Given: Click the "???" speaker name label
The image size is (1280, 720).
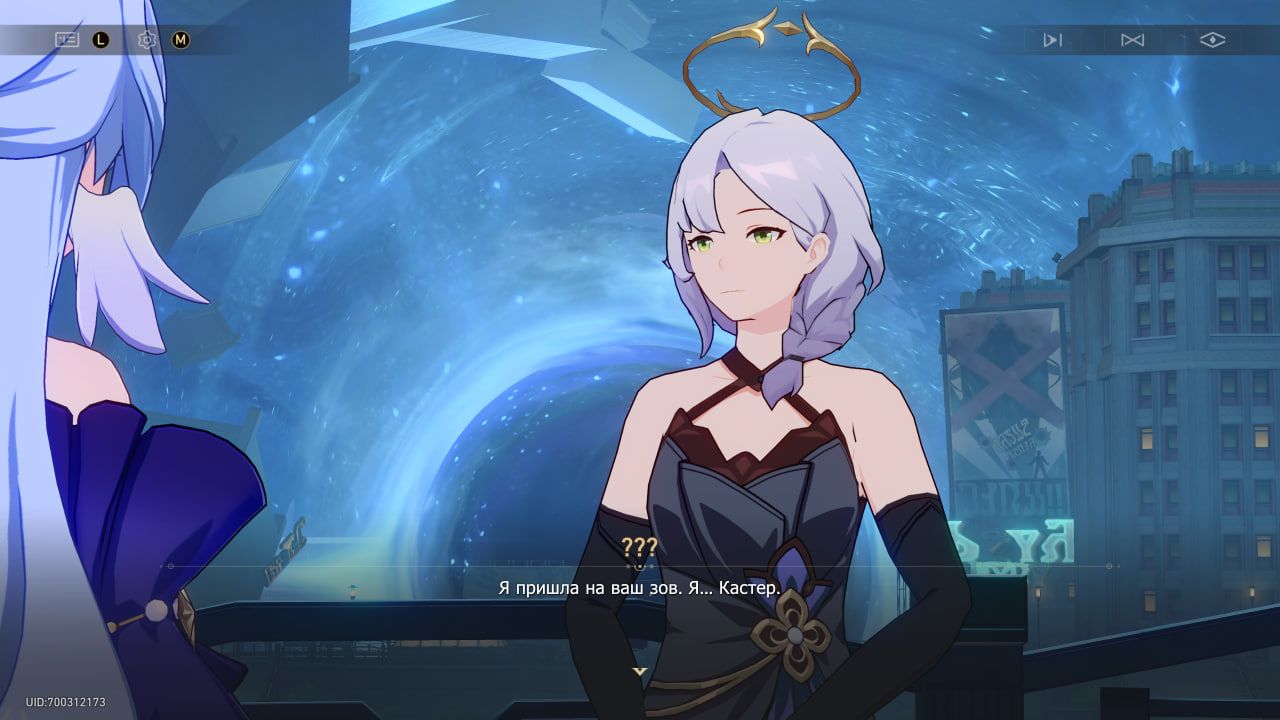Looking at the screenshot, I should 640,547.
